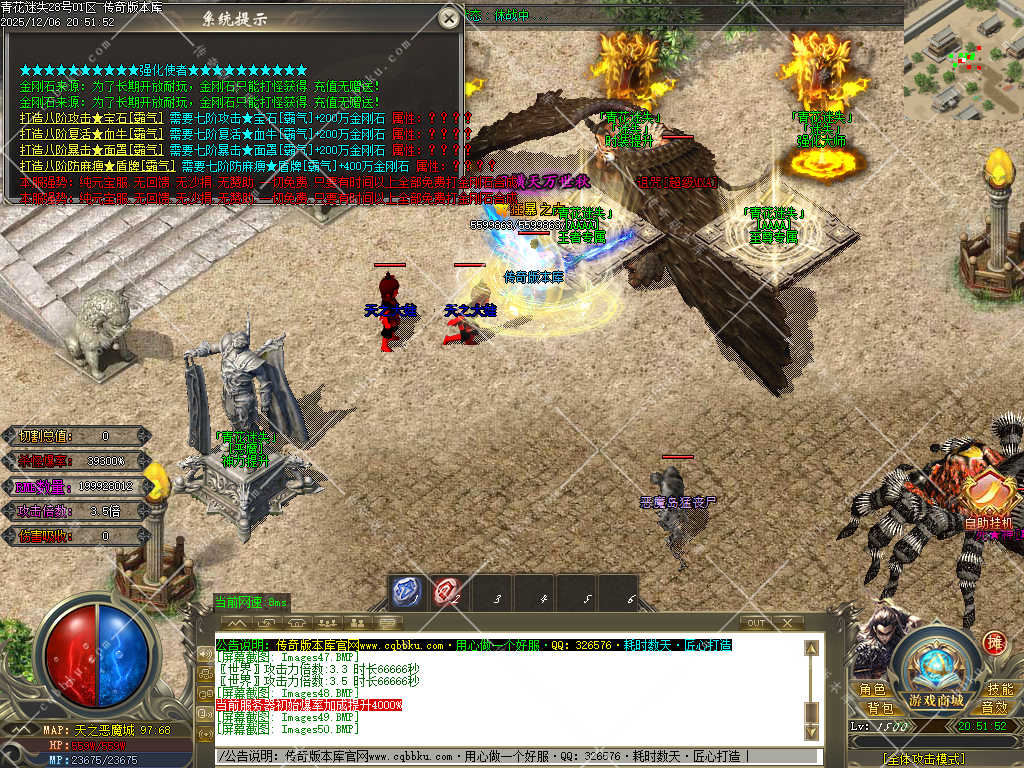Close the chat window with the X
The image size is (1024, 768).
(788, 623)
